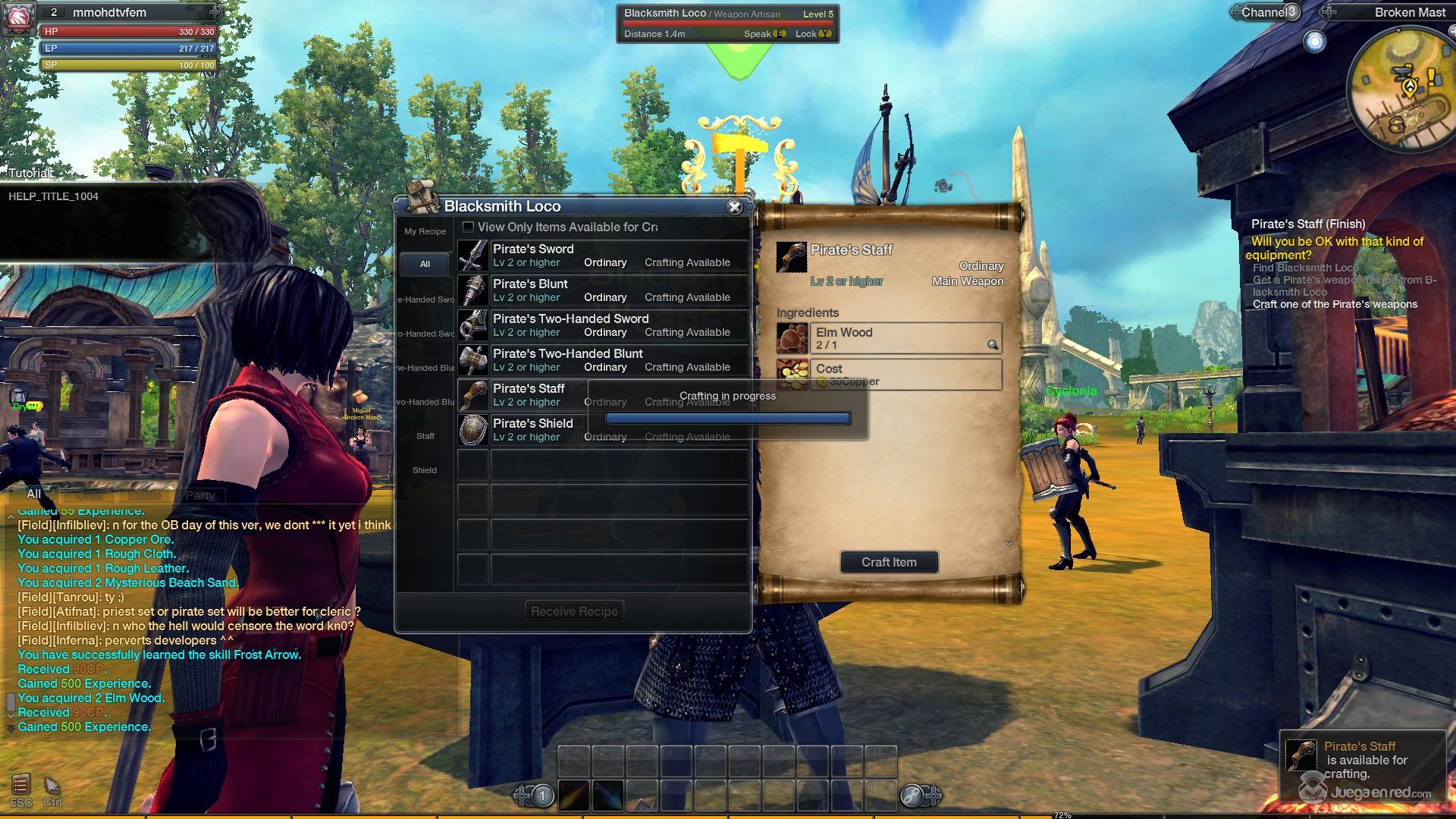Select the Pirate's Blunt weapon icon
Viewport: 1456px width, 819px height.
point(472,290)
